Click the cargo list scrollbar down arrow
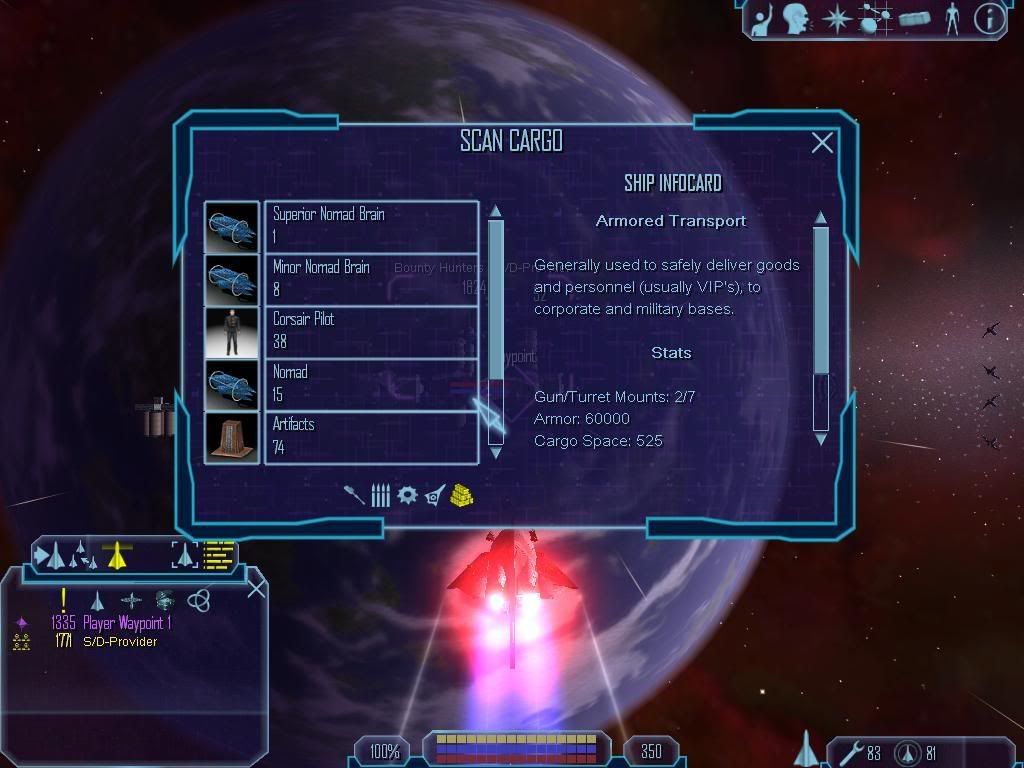The height and width of the screenshot is (768, 1024). click(x=495, y=437)
